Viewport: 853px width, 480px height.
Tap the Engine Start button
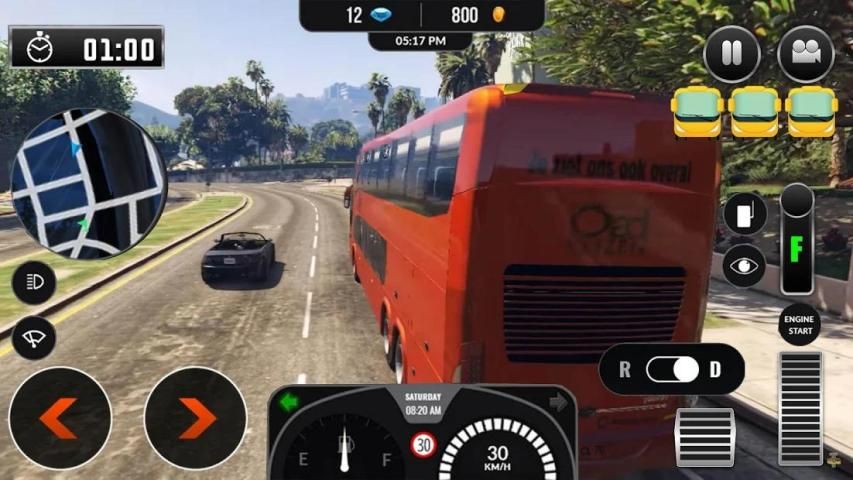pyautogui.click(x=799, y=325)
